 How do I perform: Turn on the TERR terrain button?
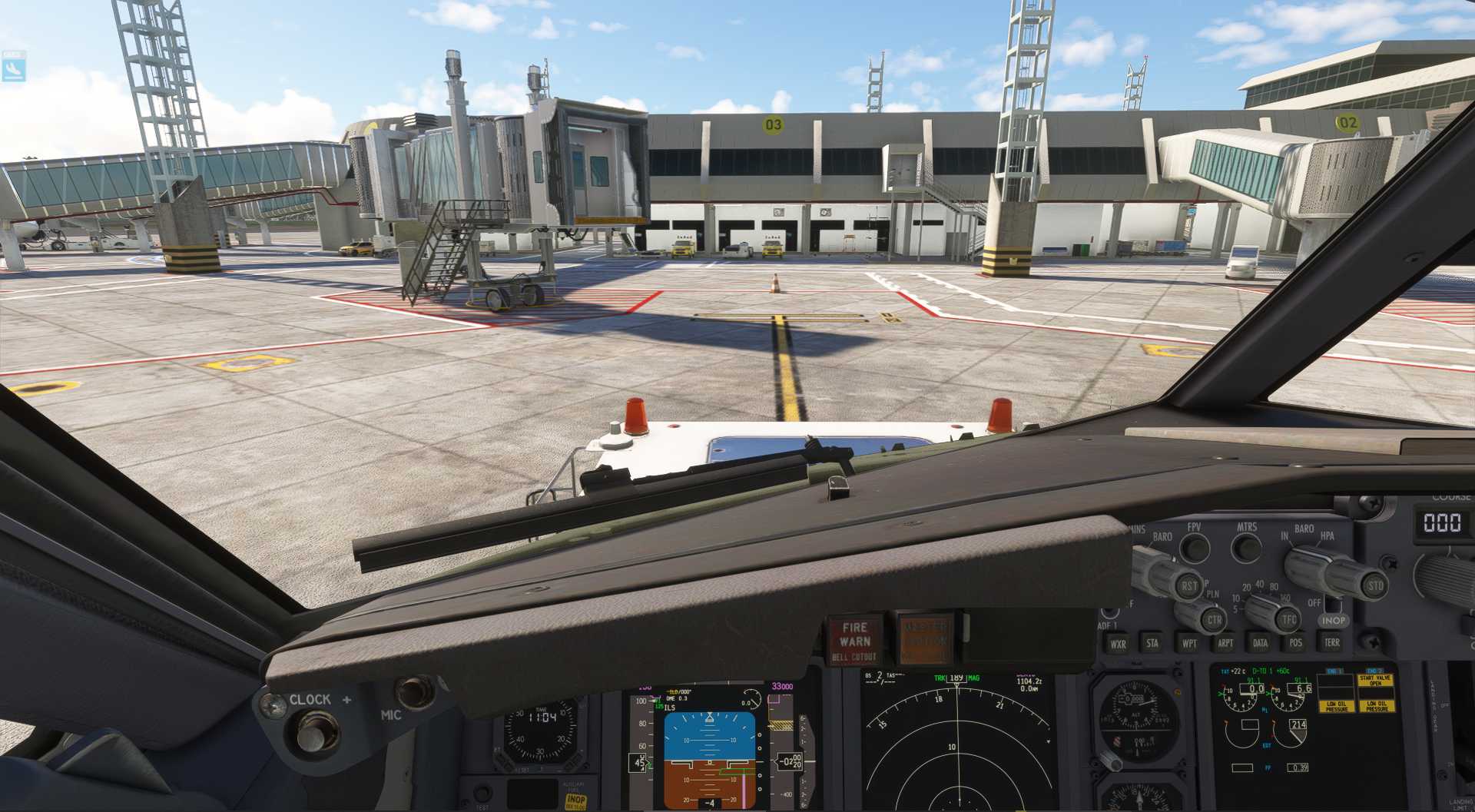tap(1332, 642)
